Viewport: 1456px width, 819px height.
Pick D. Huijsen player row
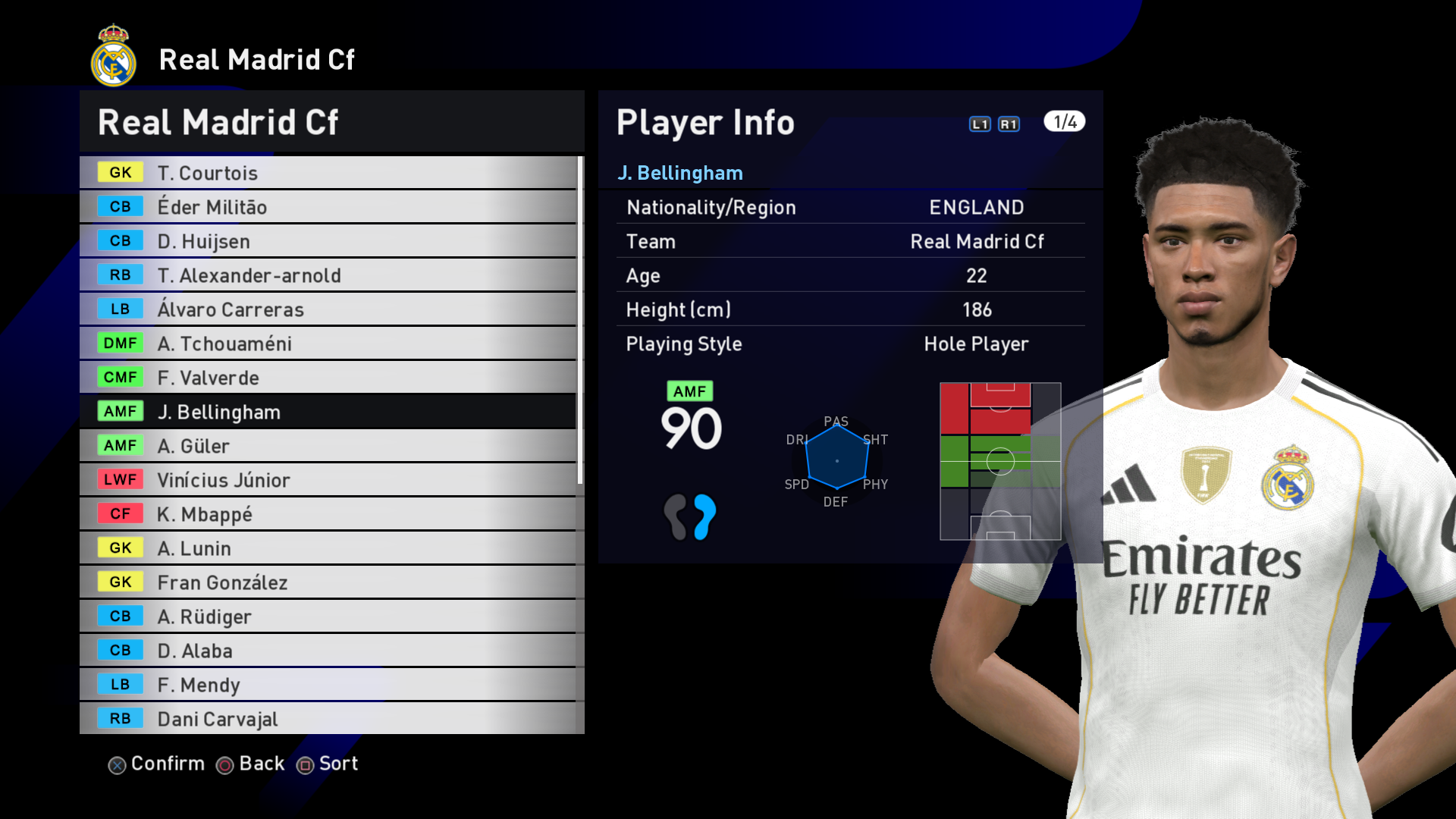pyautogui.click(x=328, y=241)
